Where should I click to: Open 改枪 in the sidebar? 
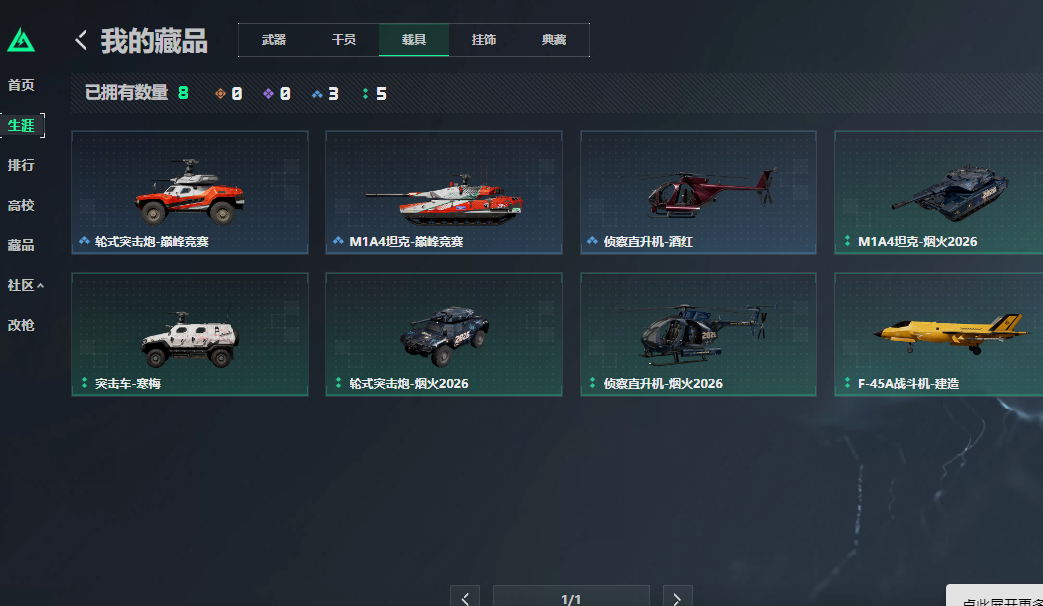click(x=21, y=325)
